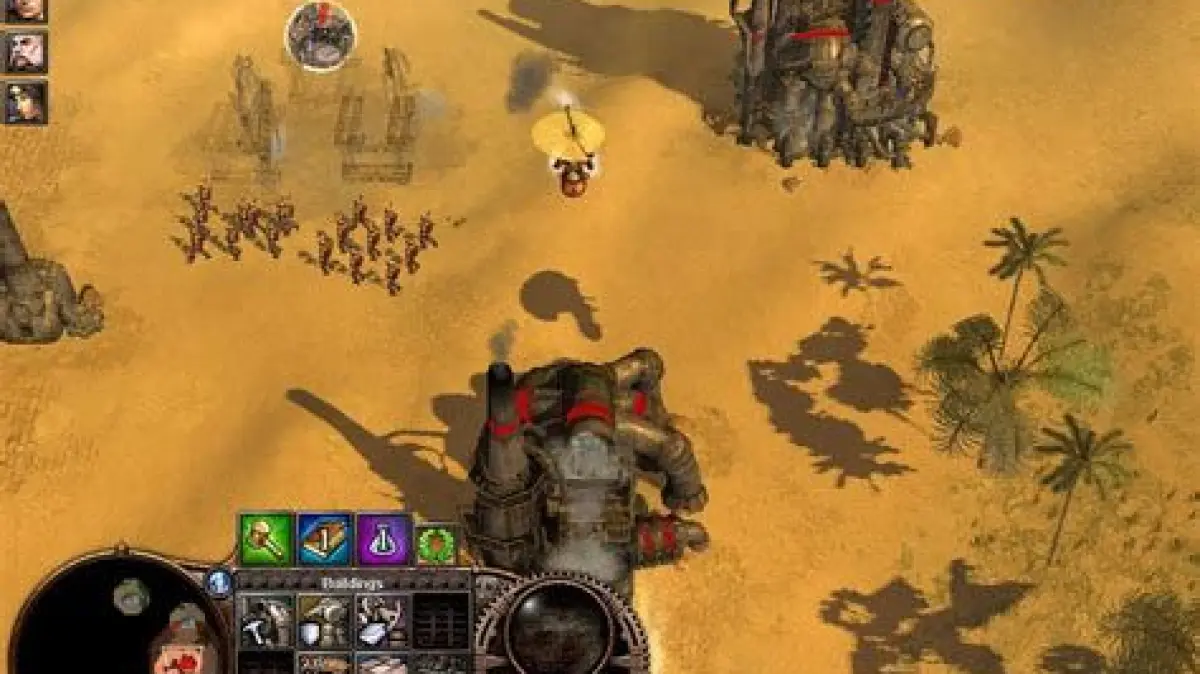The width and height of the screenshot is (1200, 674).
Task: Select the bottom hero portrait
Action: tap(24, 102)
